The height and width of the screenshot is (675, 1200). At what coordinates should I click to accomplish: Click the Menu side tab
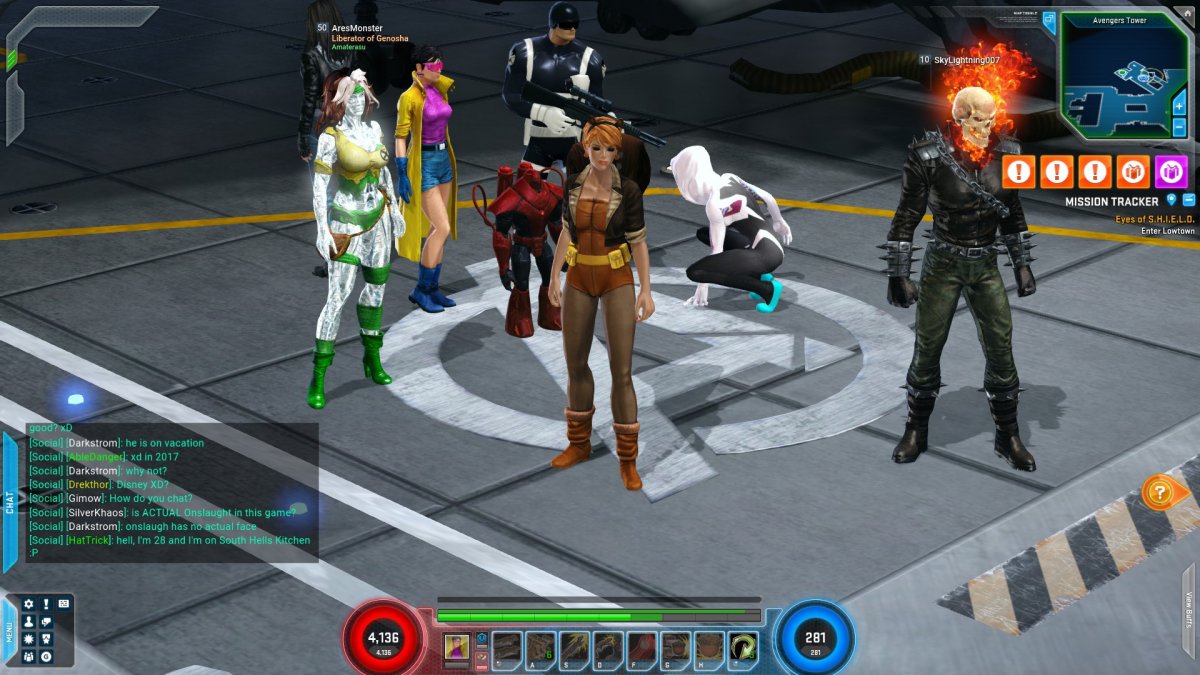(9, 633)
